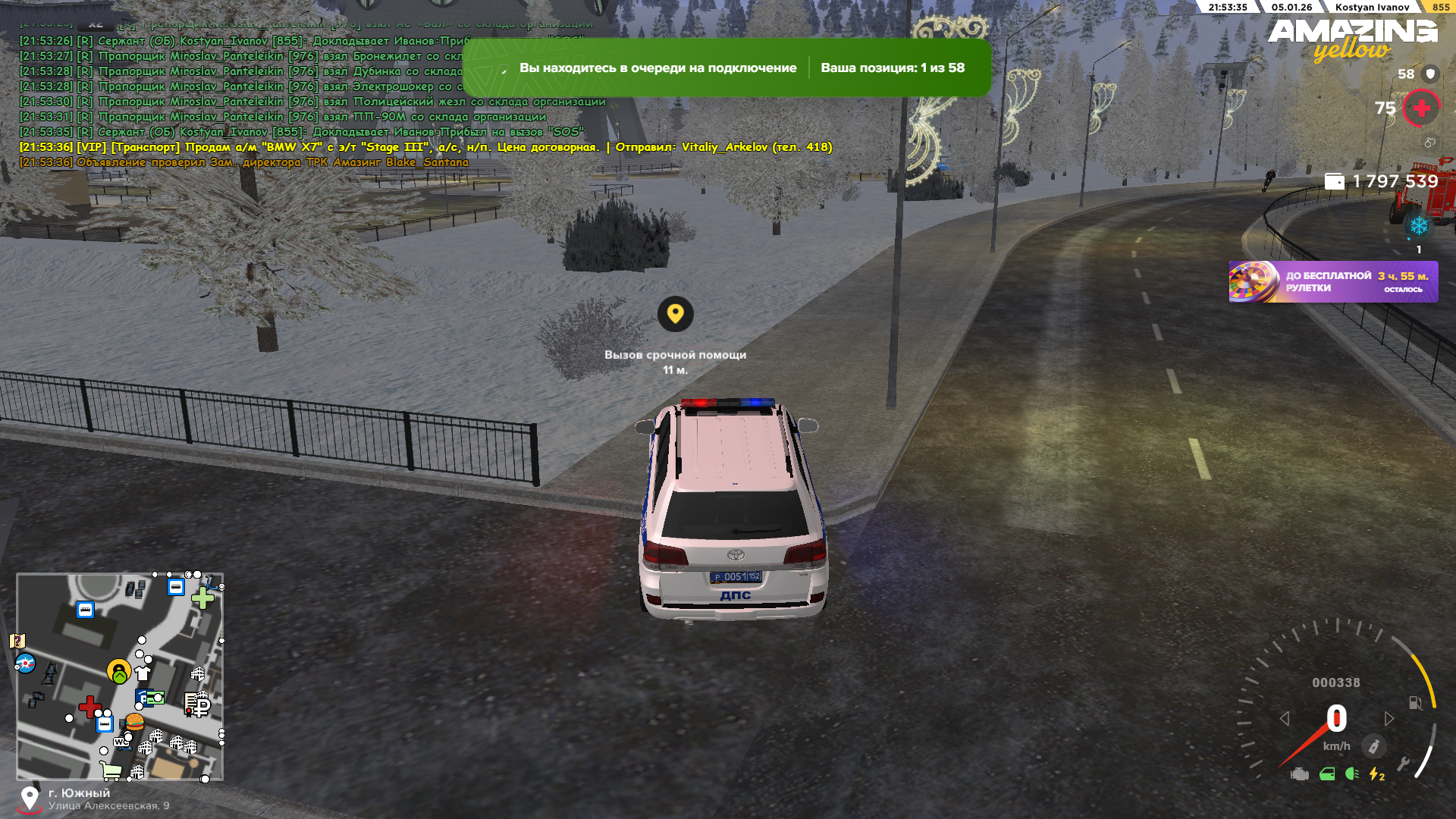Toggle the green door lock indicator
The height and width of the screenshot is (819, 1456).
click(1327, 774)
